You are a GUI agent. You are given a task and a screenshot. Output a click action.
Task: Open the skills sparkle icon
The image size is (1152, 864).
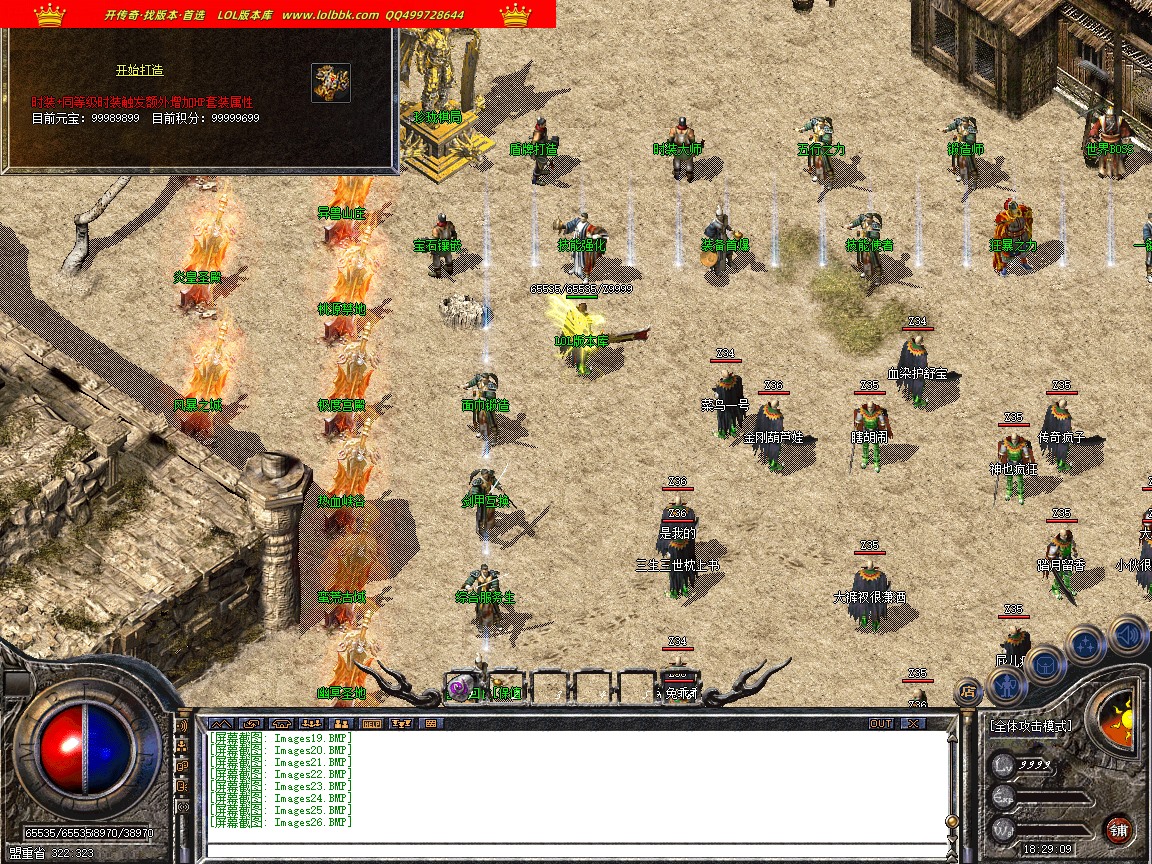coord(1086,643)
